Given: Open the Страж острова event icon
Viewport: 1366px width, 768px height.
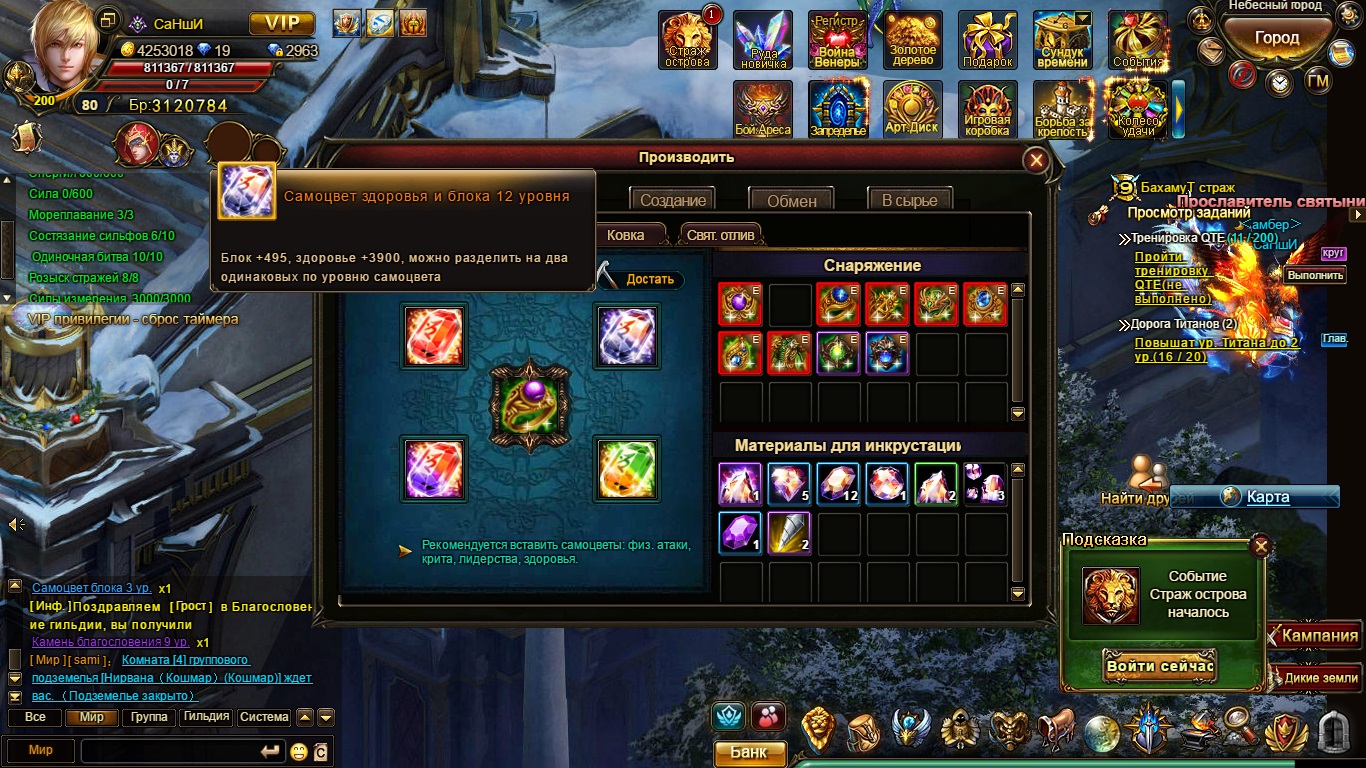Looking at the screenshot, I should coord(687,41).
